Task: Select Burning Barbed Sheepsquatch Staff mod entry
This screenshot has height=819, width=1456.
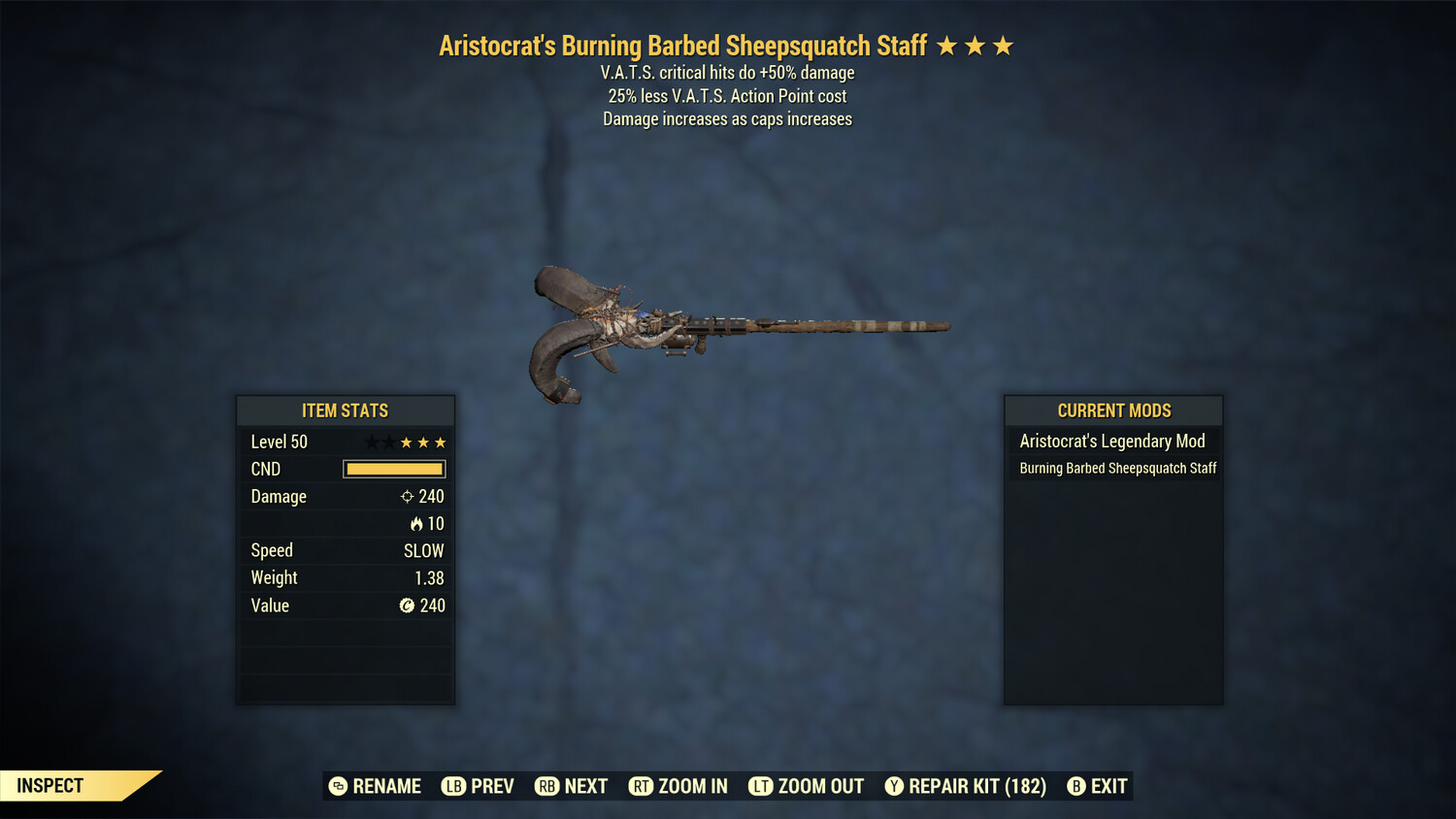Action: tap(1117, 469)
